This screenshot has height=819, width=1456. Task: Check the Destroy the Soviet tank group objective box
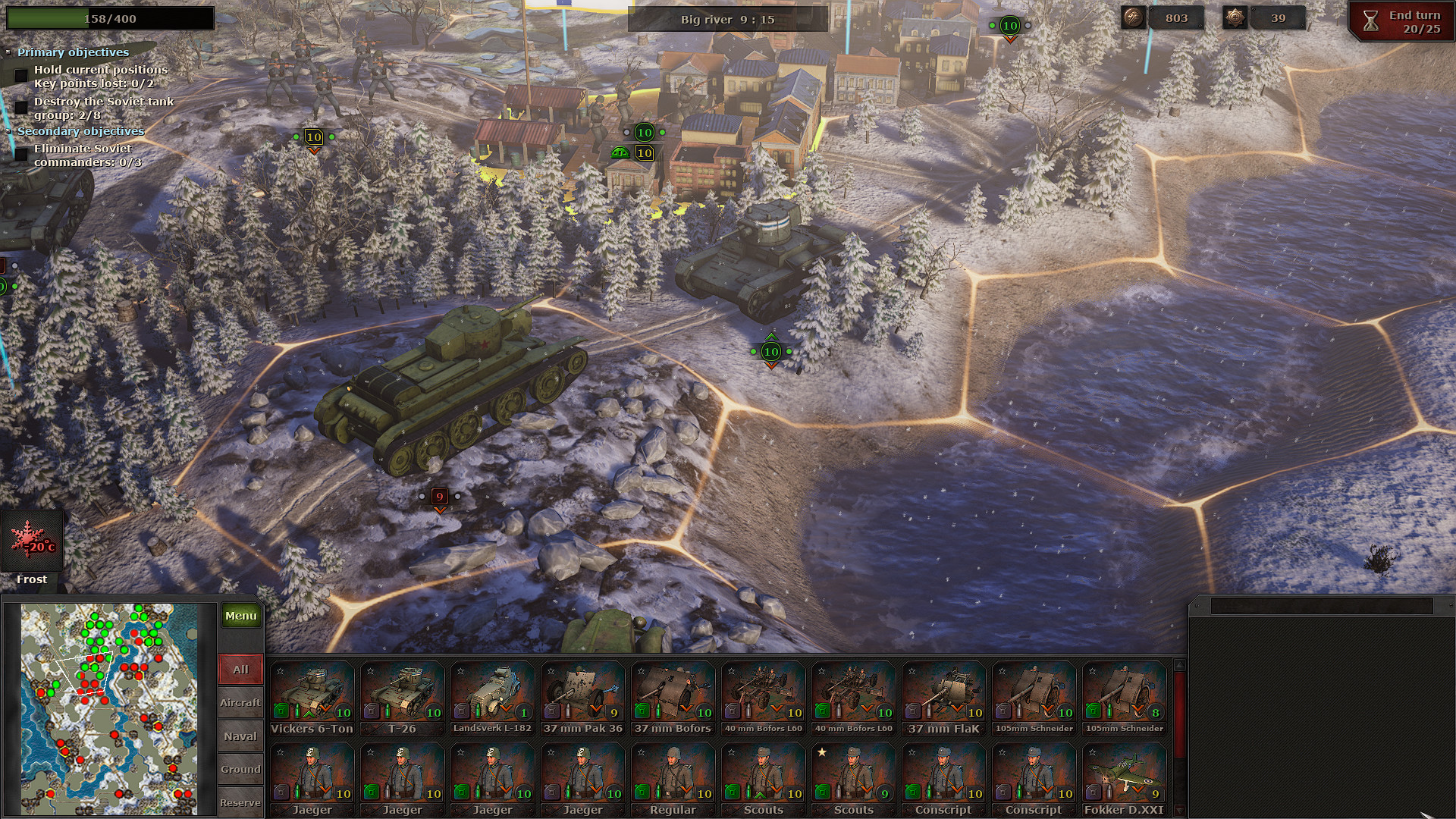click(x=20, y=107)
